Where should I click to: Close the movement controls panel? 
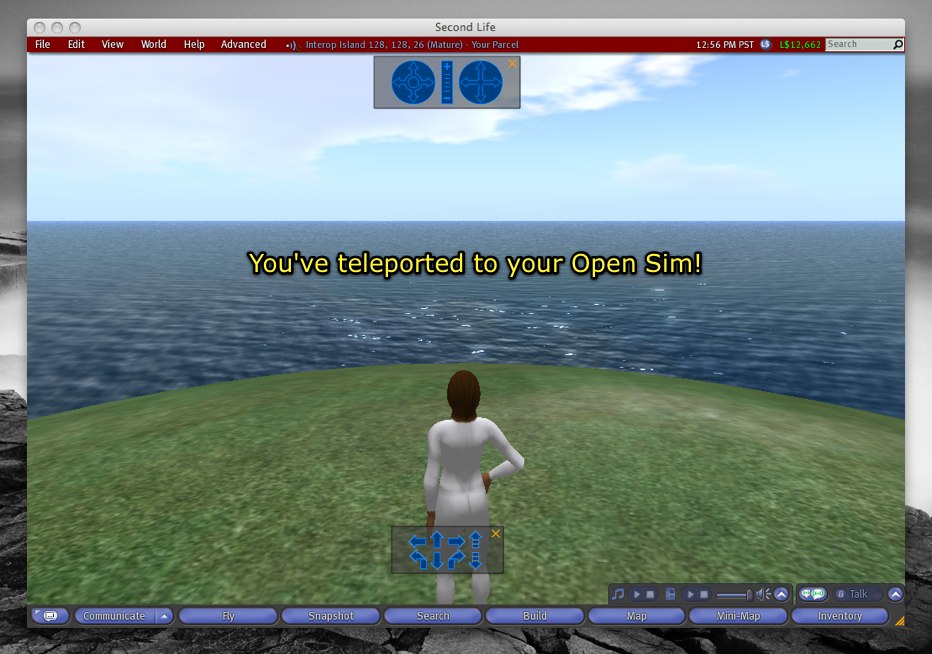[x=496, y=534]
